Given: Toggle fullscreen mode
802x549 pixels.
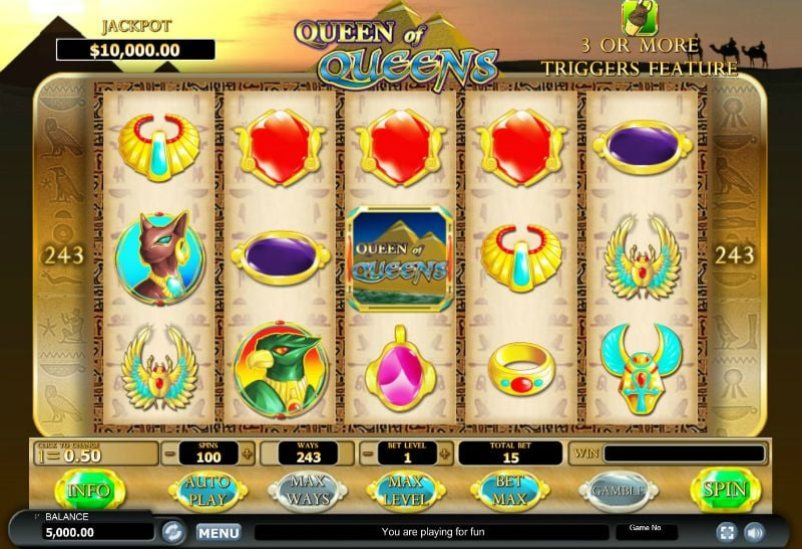Looking at the screenshot, I should 727,532.
